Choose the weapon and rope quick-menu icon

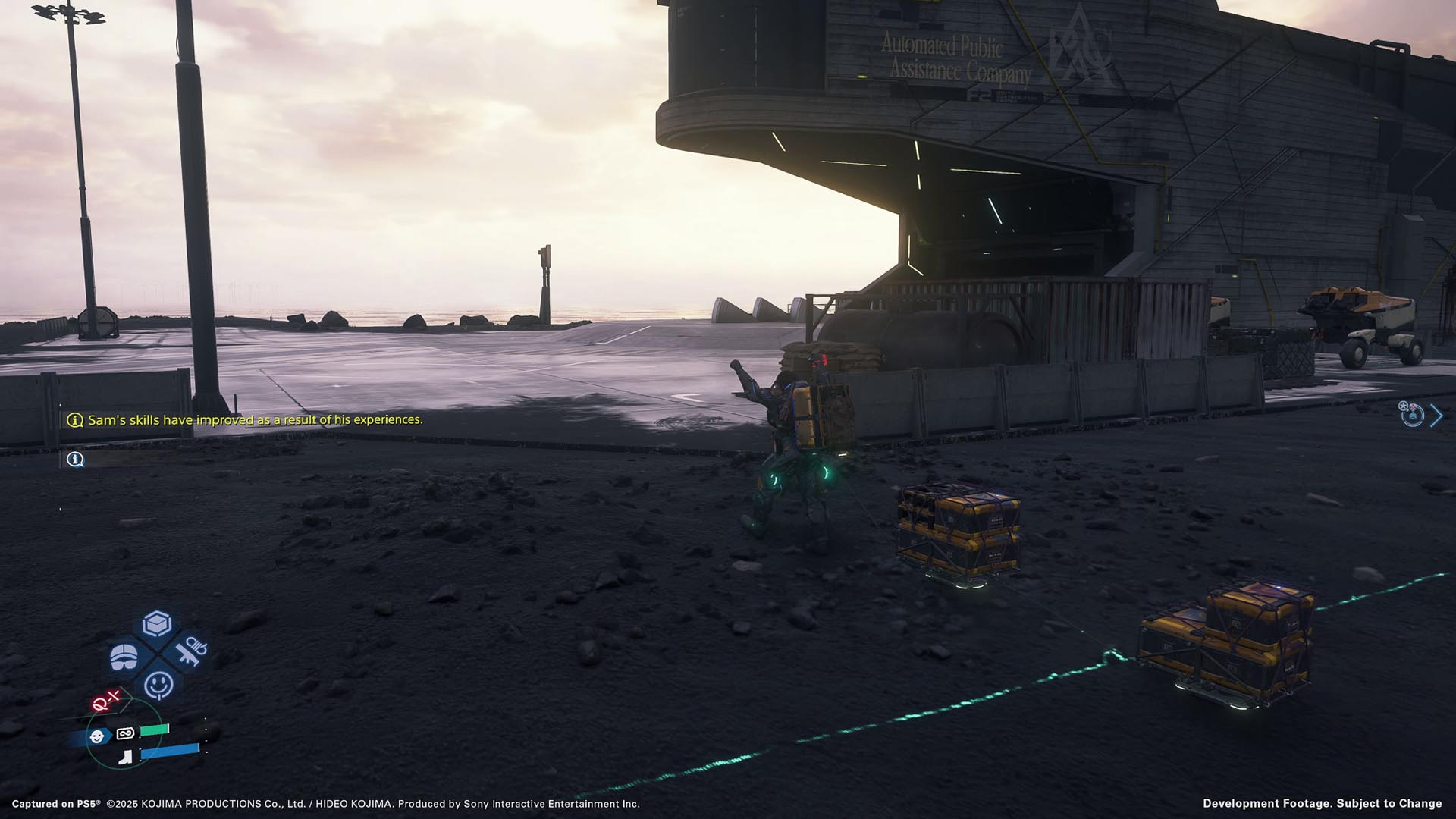189,651
